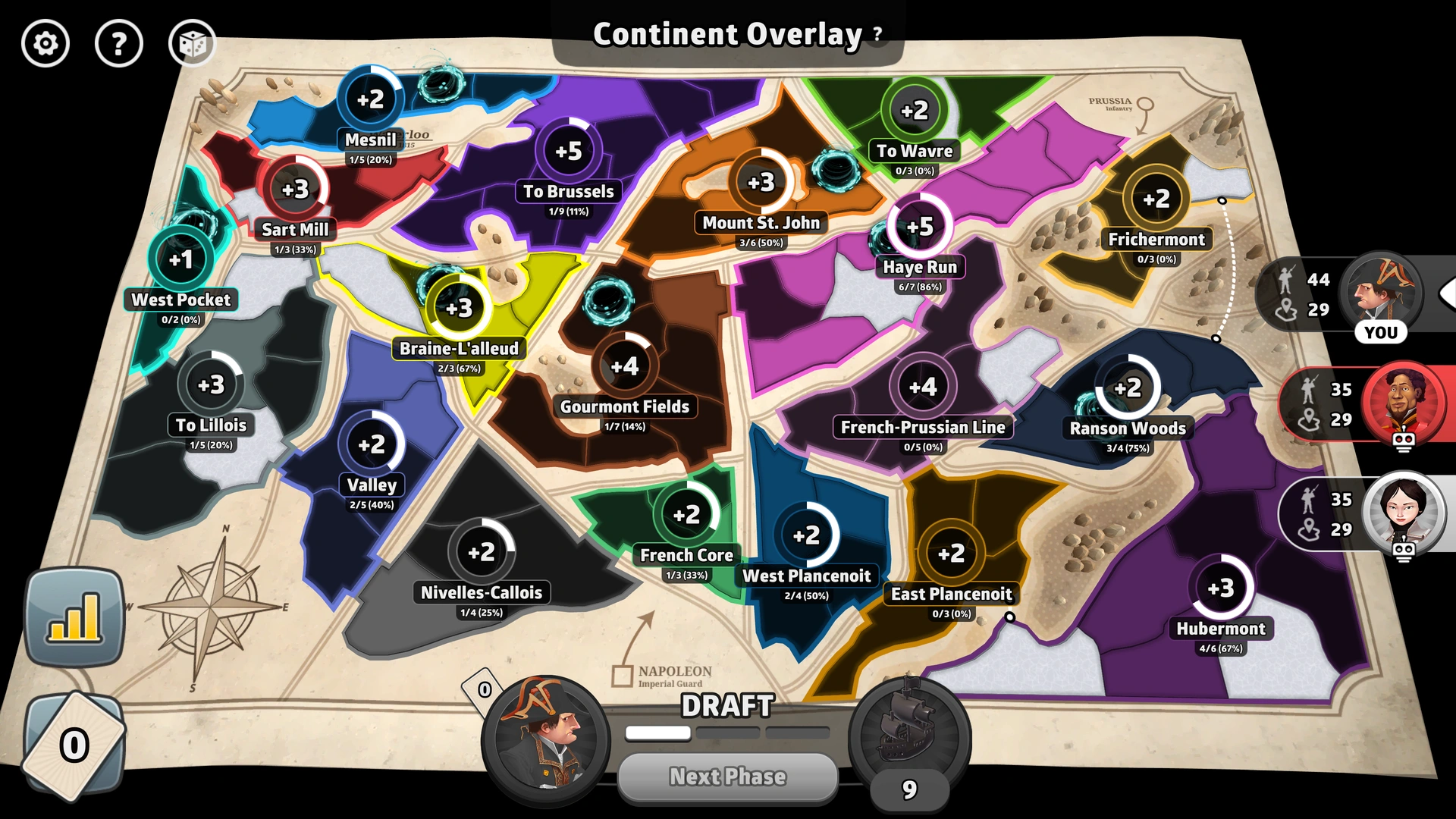
Task: Click the DRAFT phase label
Action: coord(726,706)
